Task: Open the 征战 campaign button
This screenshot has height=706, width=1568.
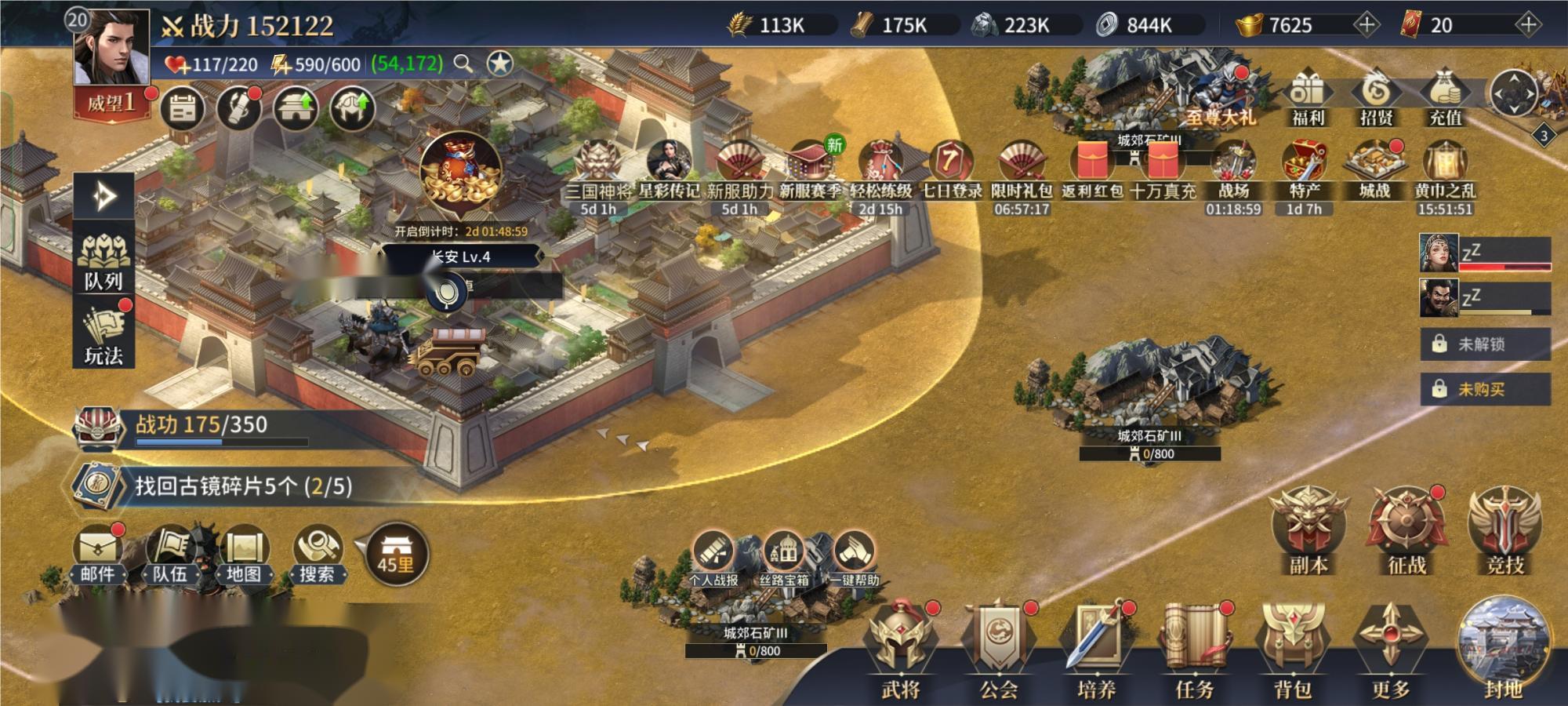Action: (1406, 529)
